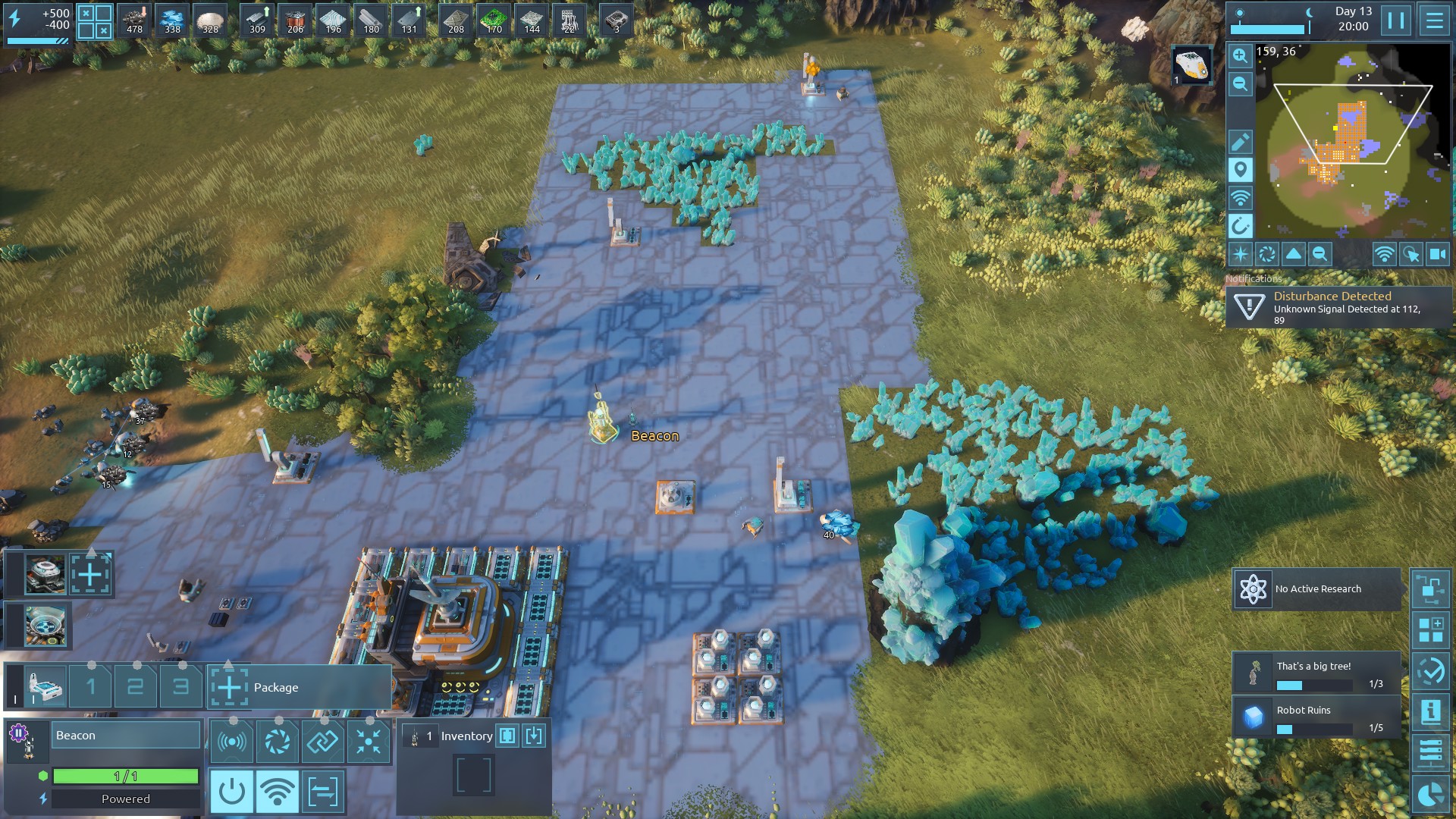The width and height of the screenshot is (1456, 819).
Task: Open the pie chart statistics button
Action: pyautogui.click(x=1431, y=795)
